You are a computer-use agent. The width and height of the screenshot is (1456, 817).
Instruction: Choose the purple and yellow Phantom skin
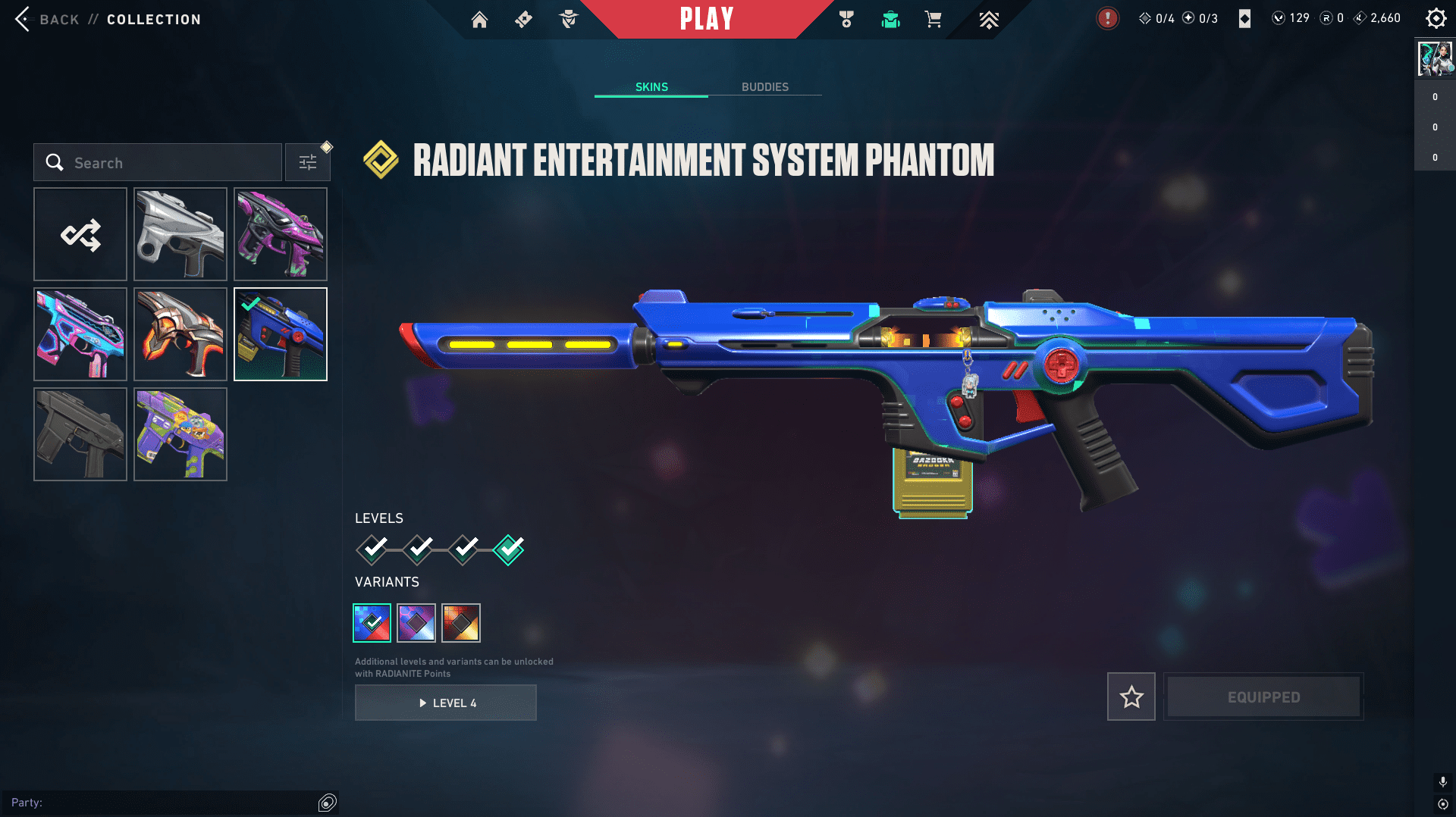pyautogui.click(x=180, y=434)
